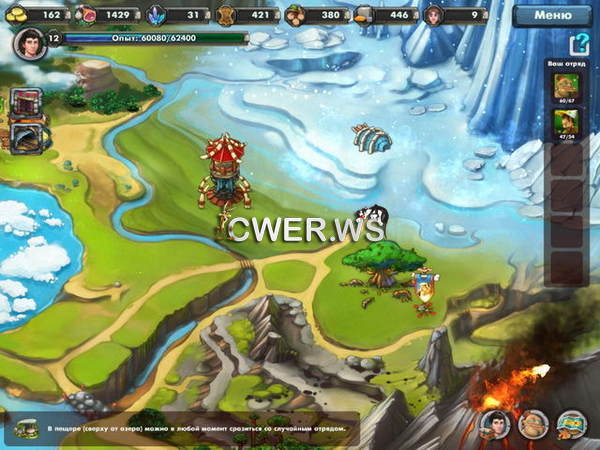Open the Меню button
Screen dimensions: 600x450
pyautogui.click(x=552, y=16)
